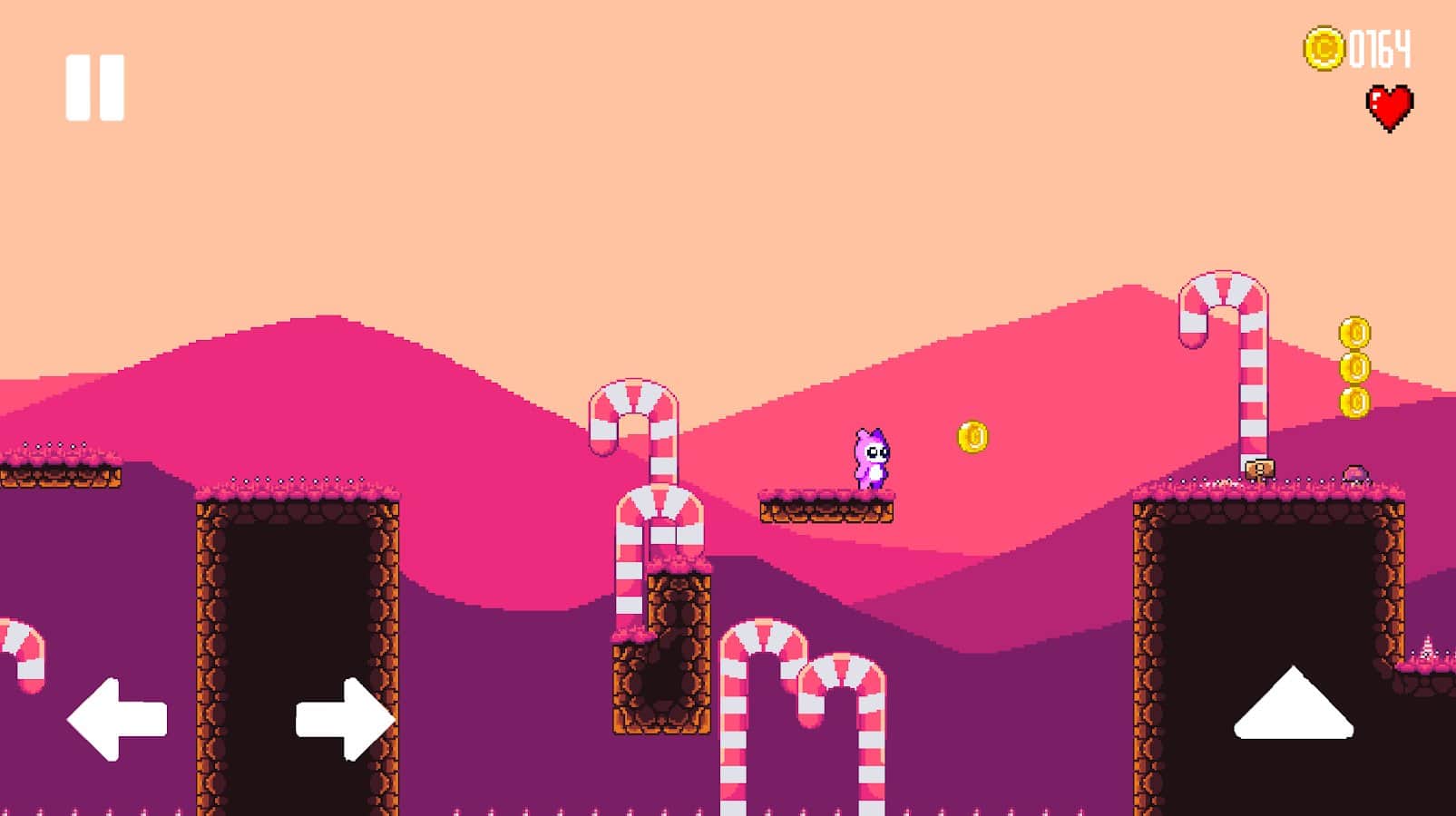Tap the wooden crate on the right platform

(x=1259, y=469)
